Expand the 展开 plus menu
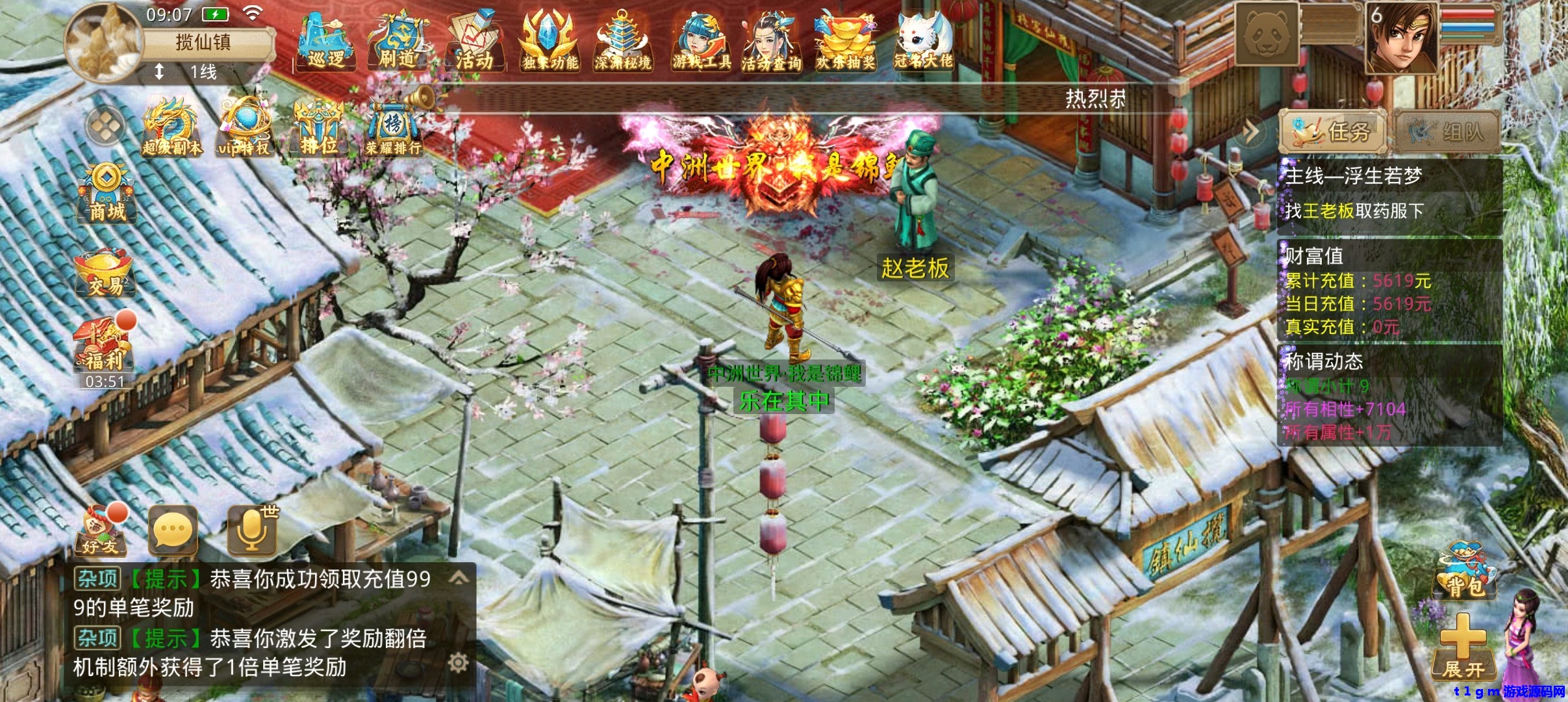The height and width of the screenshot is (702, 1568). pos(1463,647)
